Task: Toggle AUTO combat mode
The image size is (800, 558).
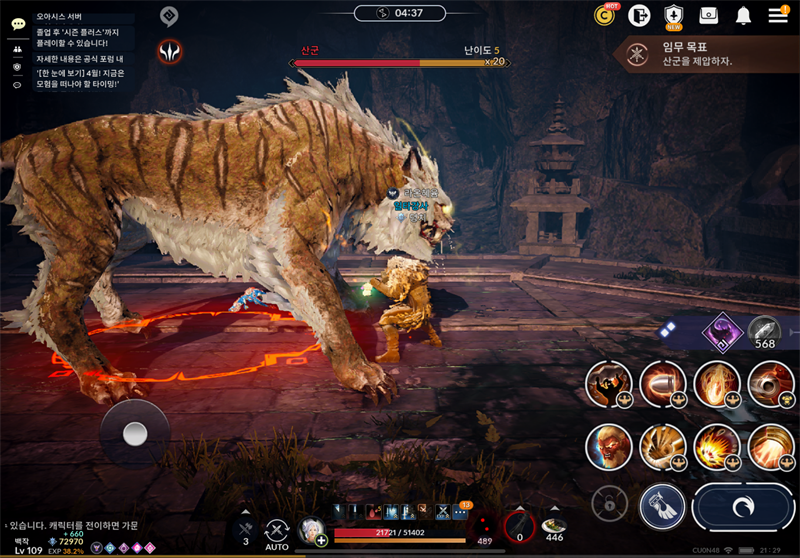Action: tap(276, 531)
